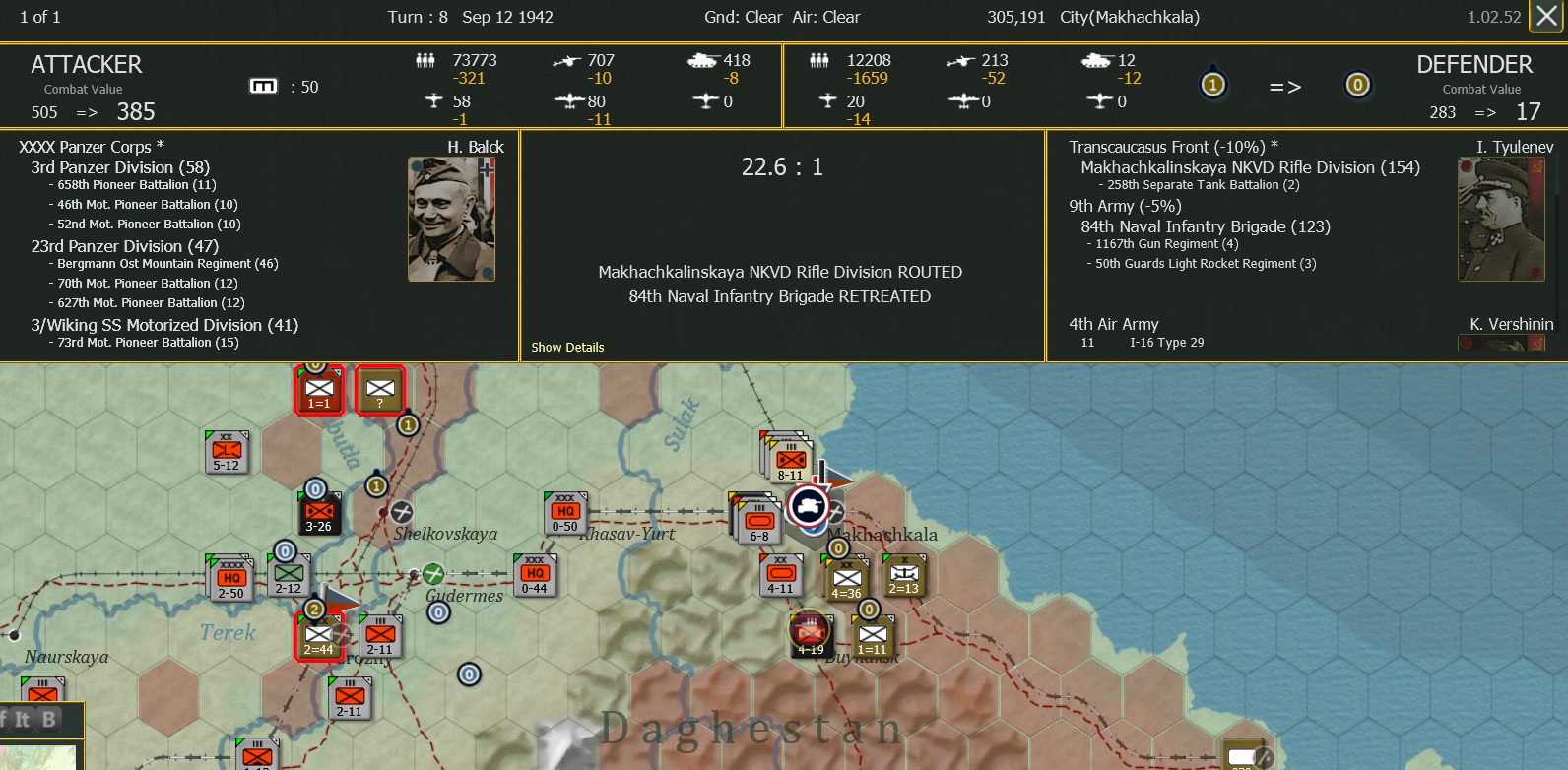The width and height of the screenshot is (1568, 770).
Task: Toggle the It map overlay button
Action: pos(23,720)
